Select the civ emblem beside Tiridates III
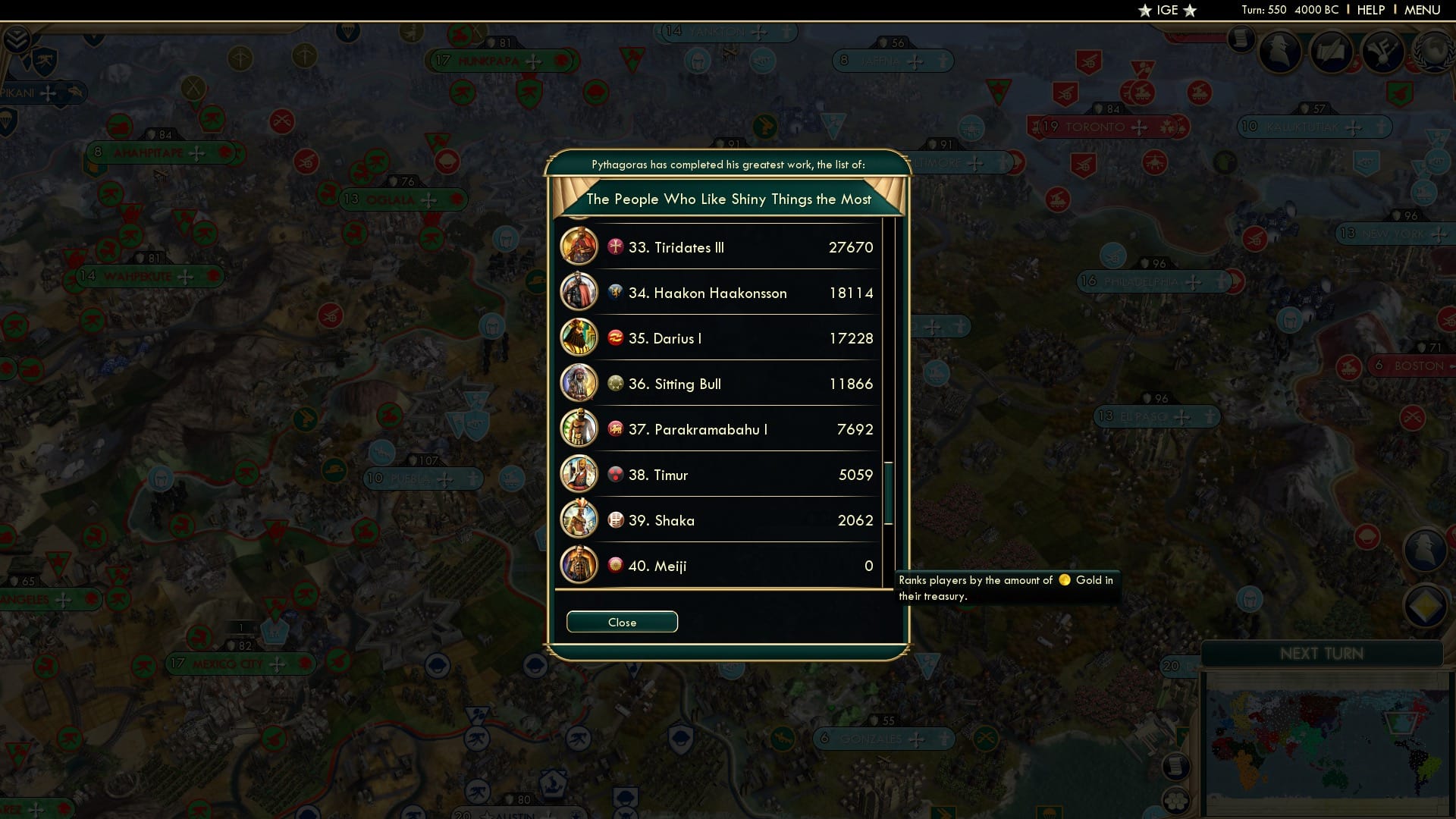1456x819 pixels. point(616,246)
